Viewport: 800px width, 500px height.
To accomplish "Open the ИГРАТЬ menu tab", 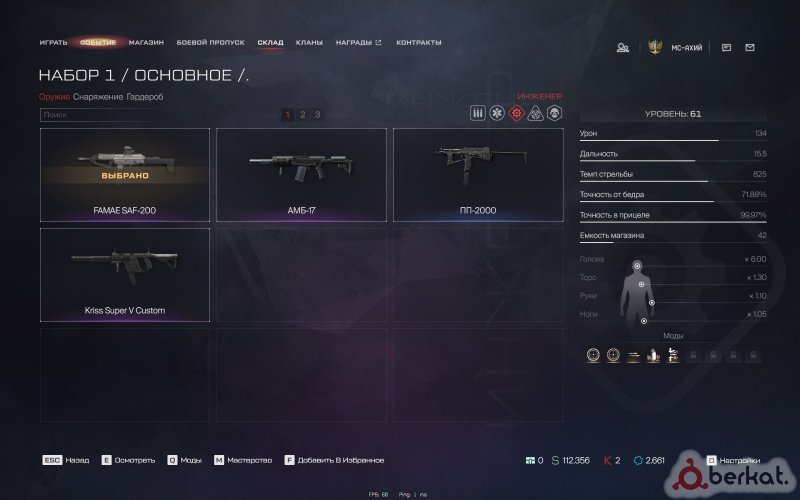I will tap(54, 43).
